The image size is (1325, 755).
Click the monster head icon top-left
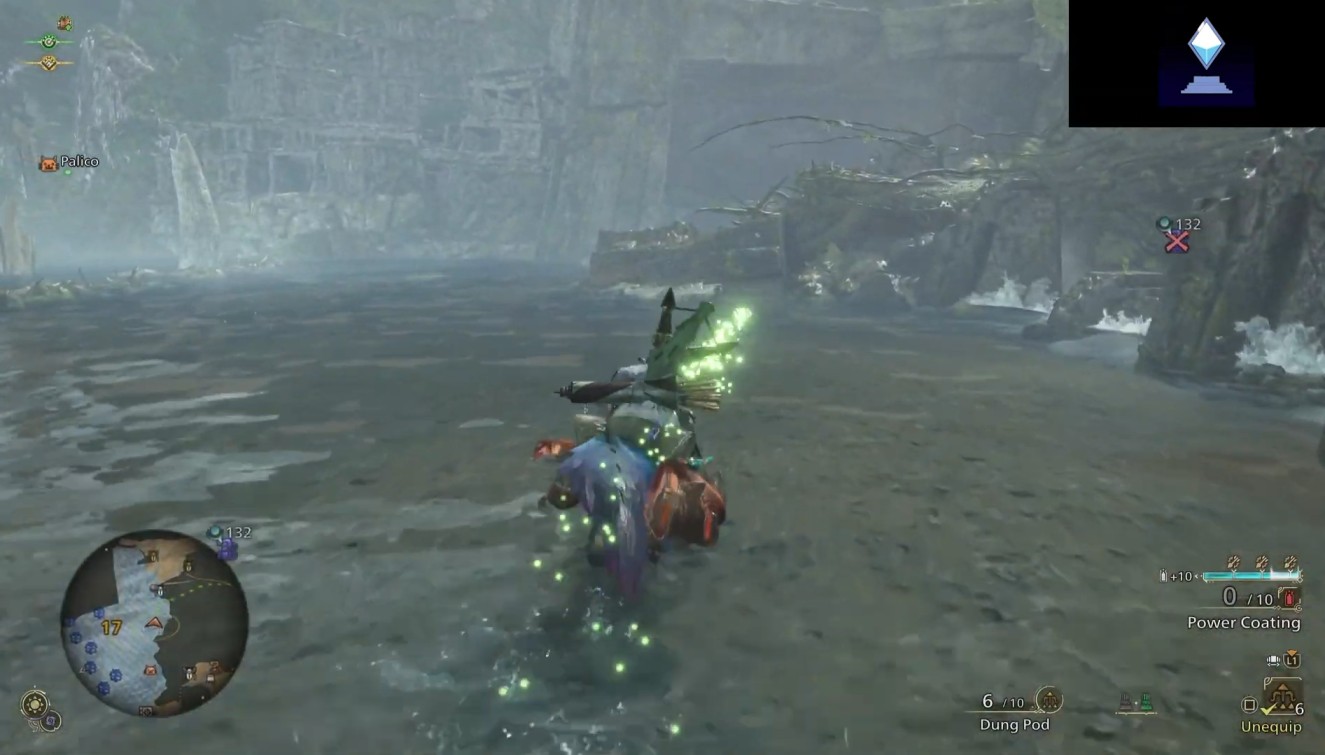(x=63, y=24)
